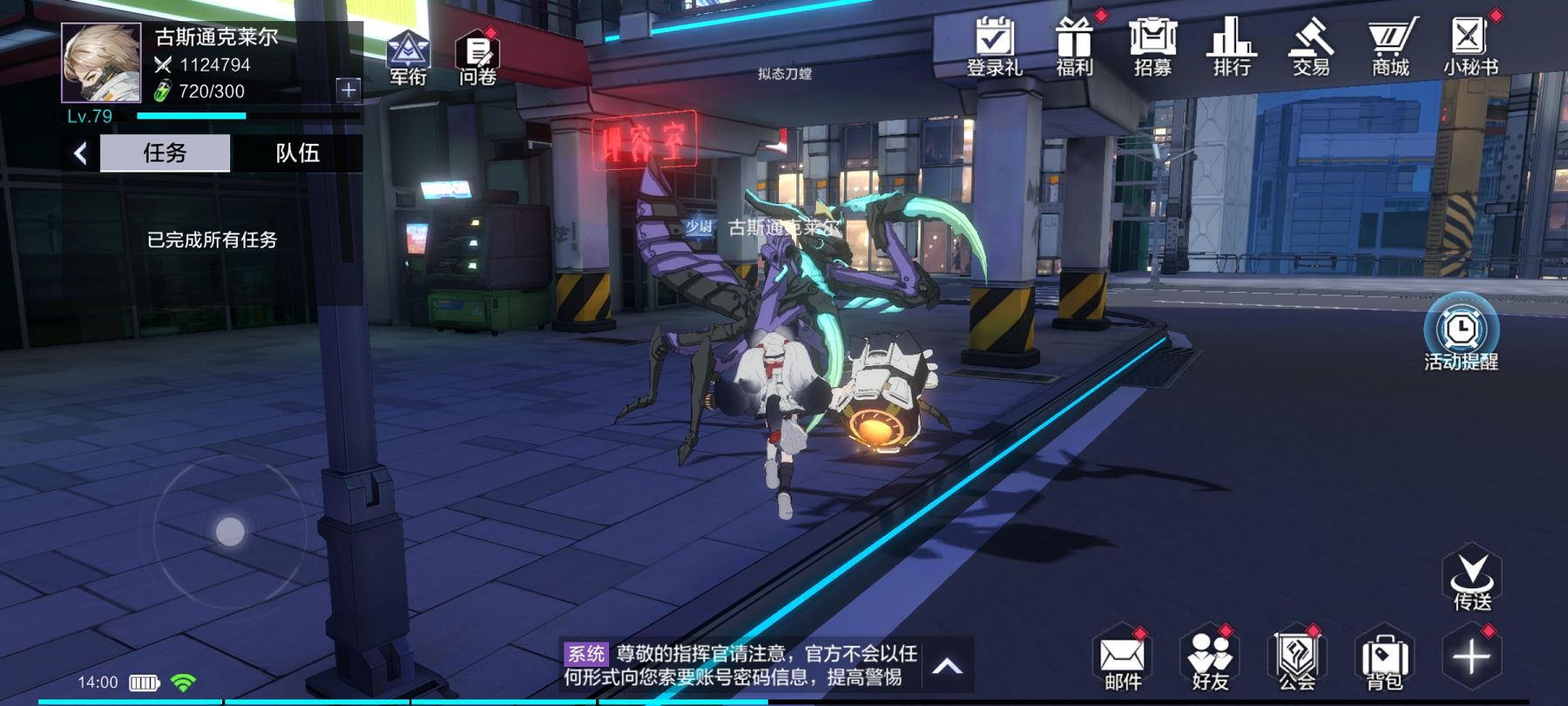Screen dimensions: 1568x706
Task: Show the 排行 ranking board
Action: 1232,45
